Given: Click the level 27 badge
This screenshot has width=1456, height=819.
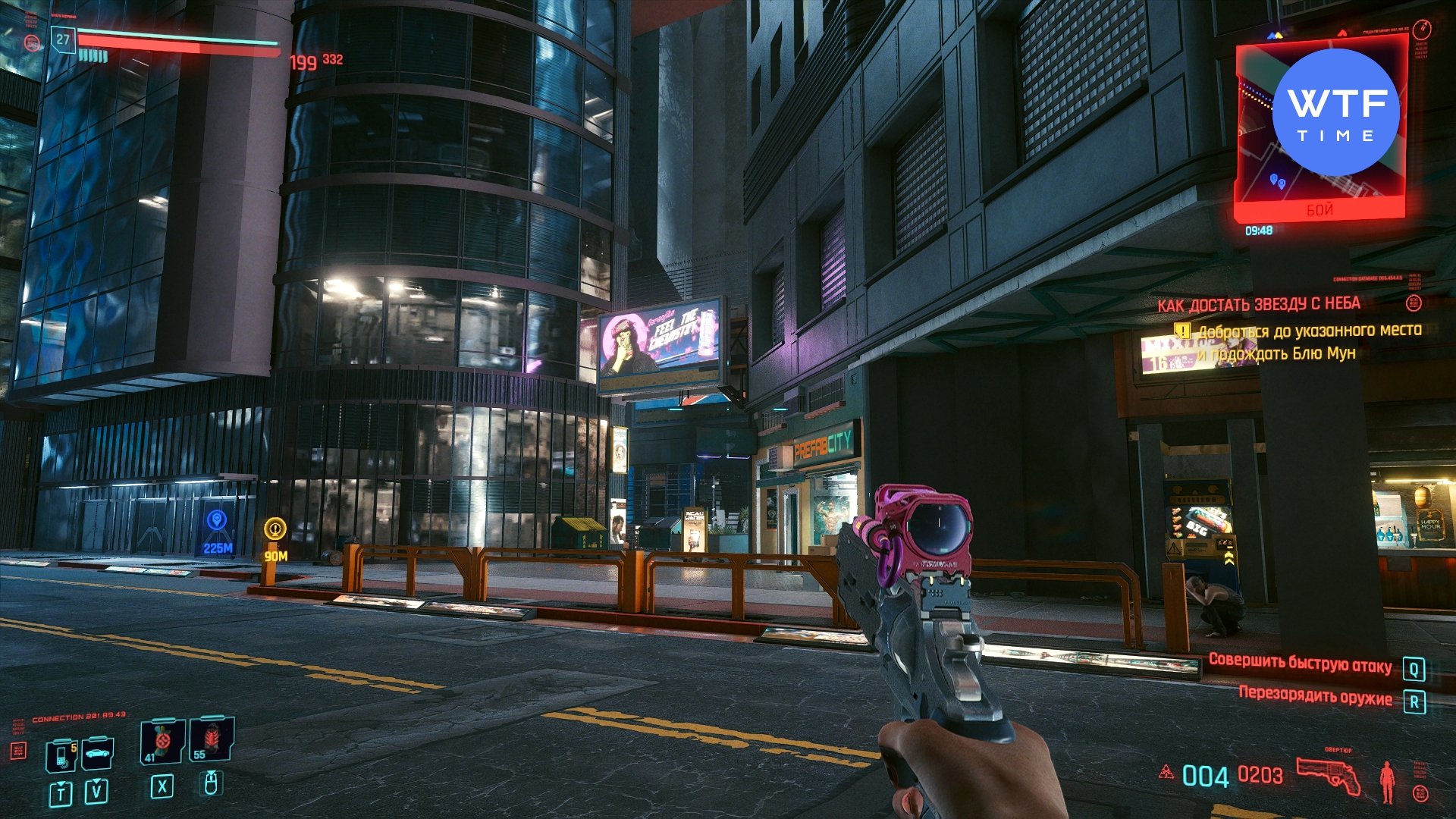Looking at the screenshot, I should [63, 39].
